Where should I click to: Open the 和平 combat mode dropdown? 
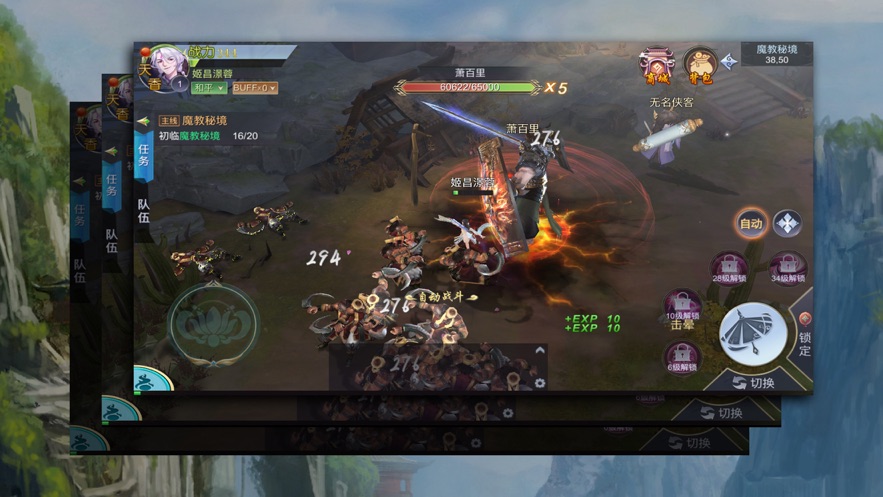click(208, 88)
